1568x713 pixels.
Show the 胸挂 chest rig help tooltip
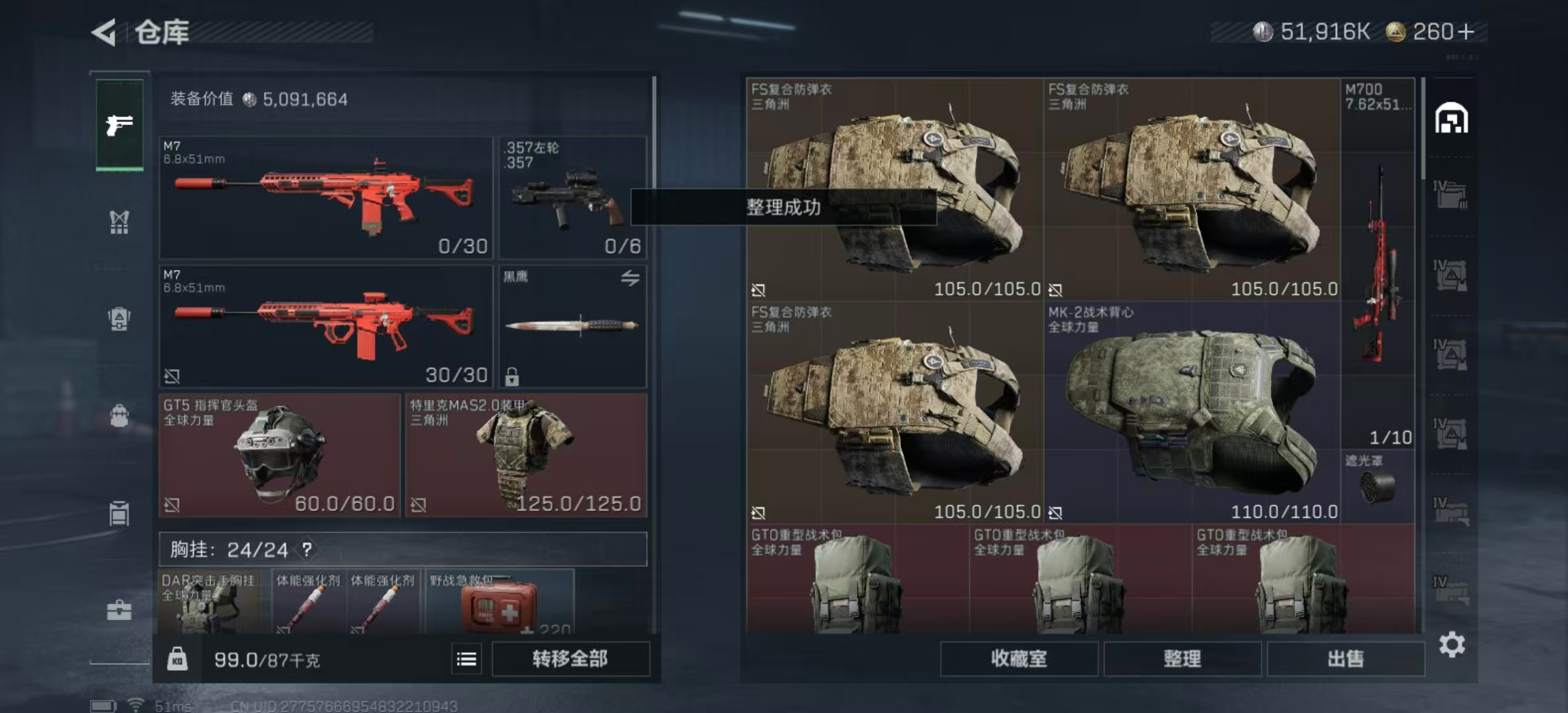[x=307, y=549]
